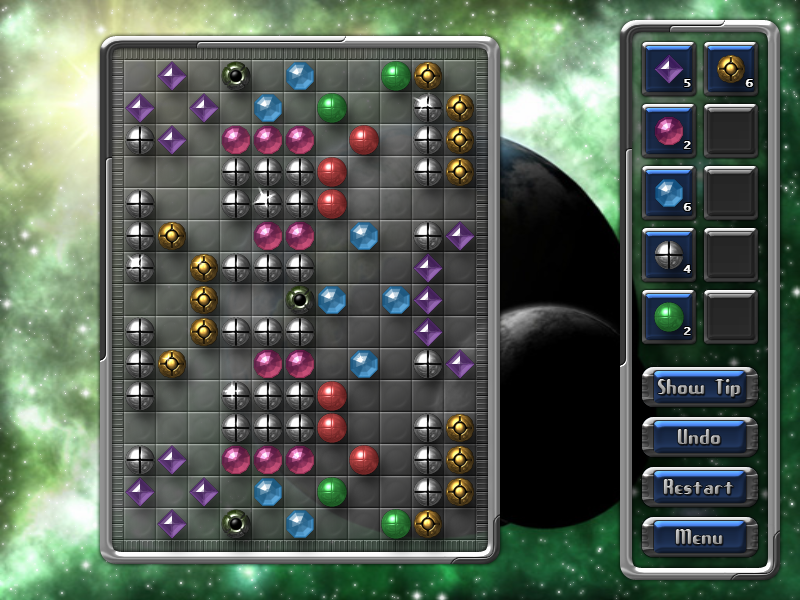
Task: Select the purple diamond piece slot
Action: tap(668, 69)
